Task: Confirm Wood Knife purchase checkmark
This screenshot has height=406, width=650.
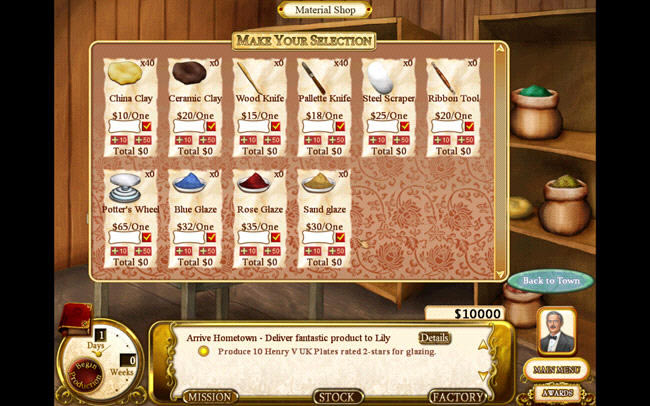Action: pyautogui.click(x=275, y=127)
